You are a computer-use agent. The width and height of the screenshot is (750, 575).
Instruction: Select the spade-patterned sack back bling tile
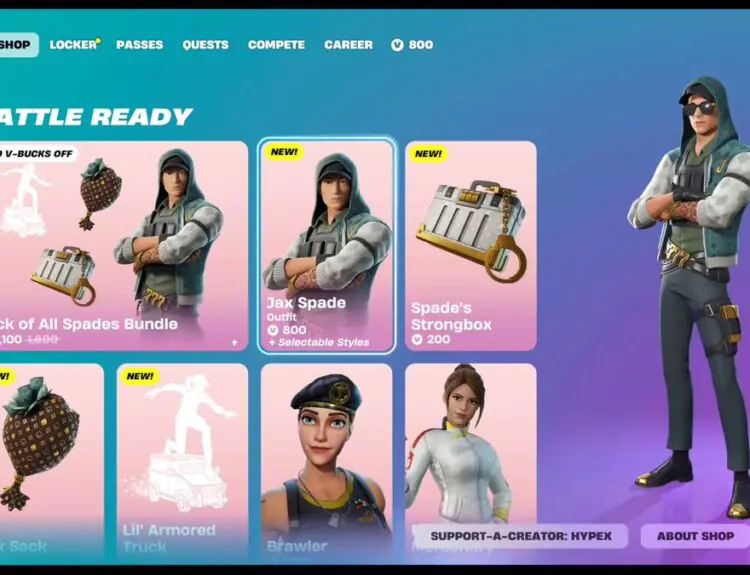pos(50,455)
